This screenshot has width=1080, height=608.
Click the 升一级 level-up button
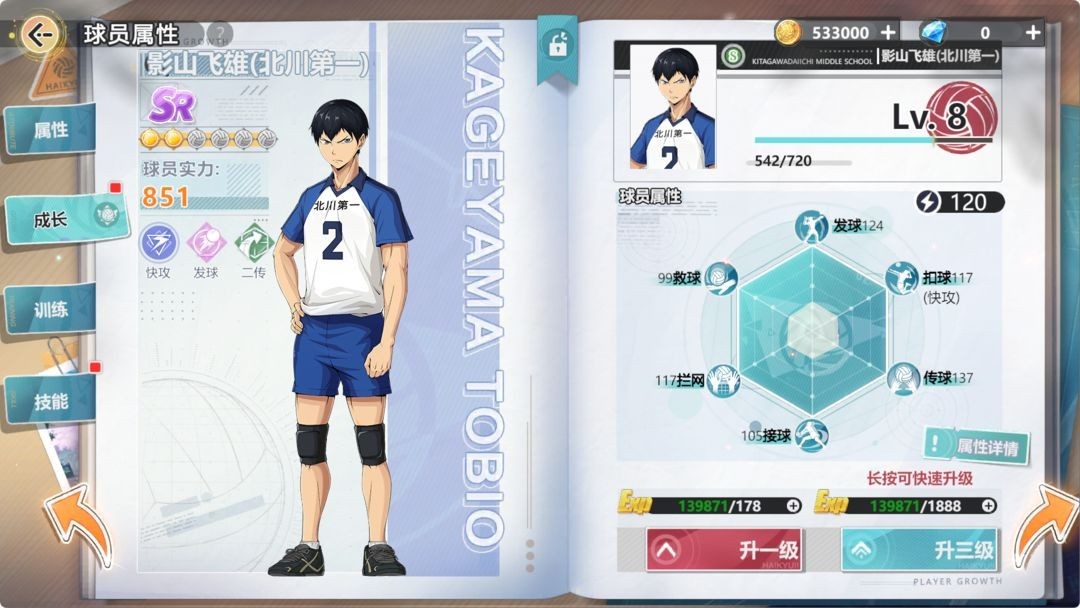point(723,550)
